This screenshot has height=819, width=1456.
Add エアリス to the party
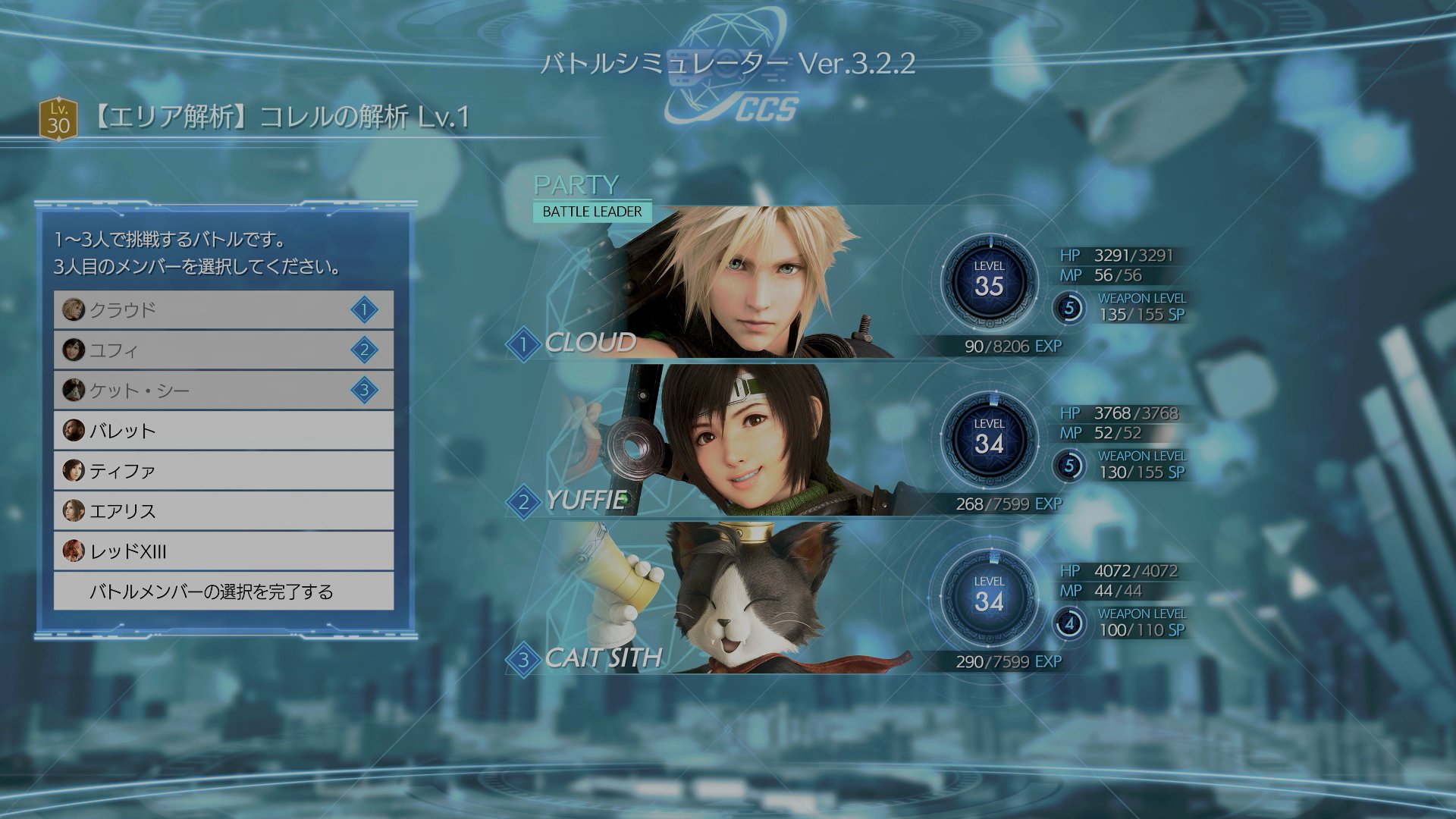tap(224, 511)
